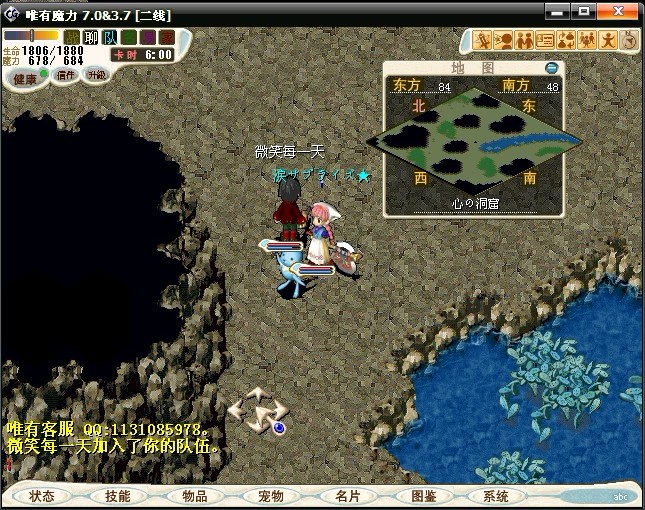Select the trade money-bags action icon
Image resolution: width=645 pixels, height=510 pixels.
pos(567,40)
